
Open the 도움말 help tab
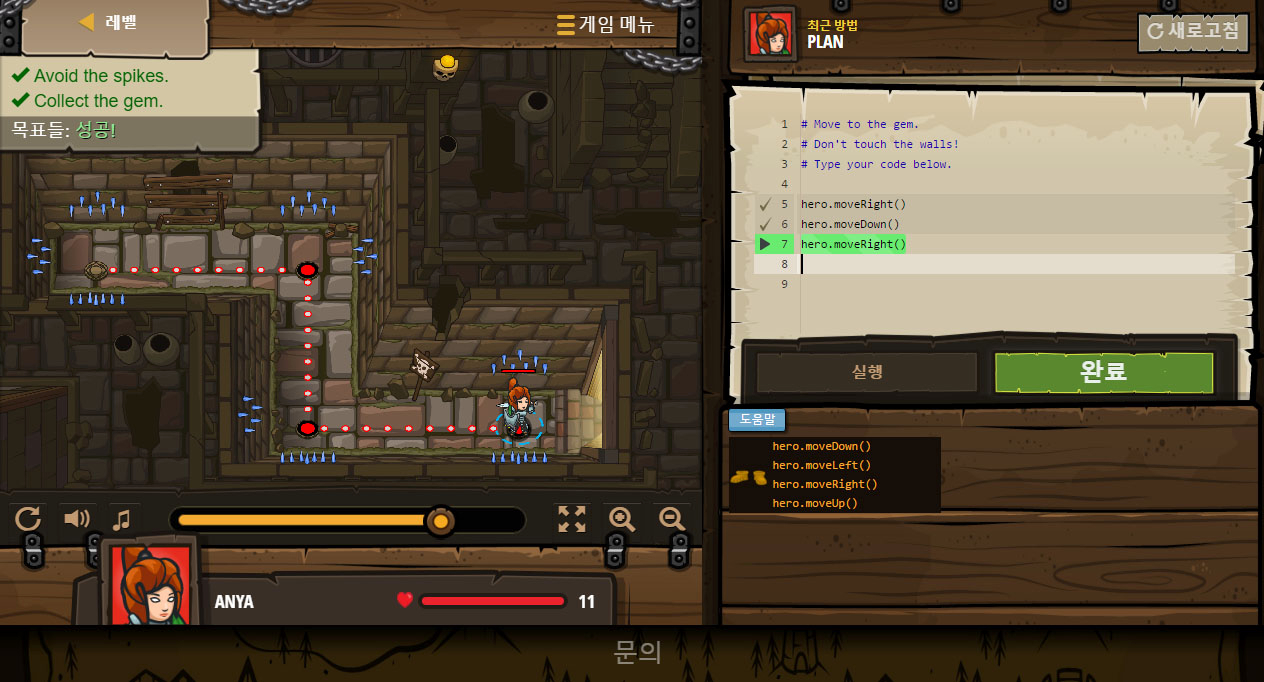point(757,420)
